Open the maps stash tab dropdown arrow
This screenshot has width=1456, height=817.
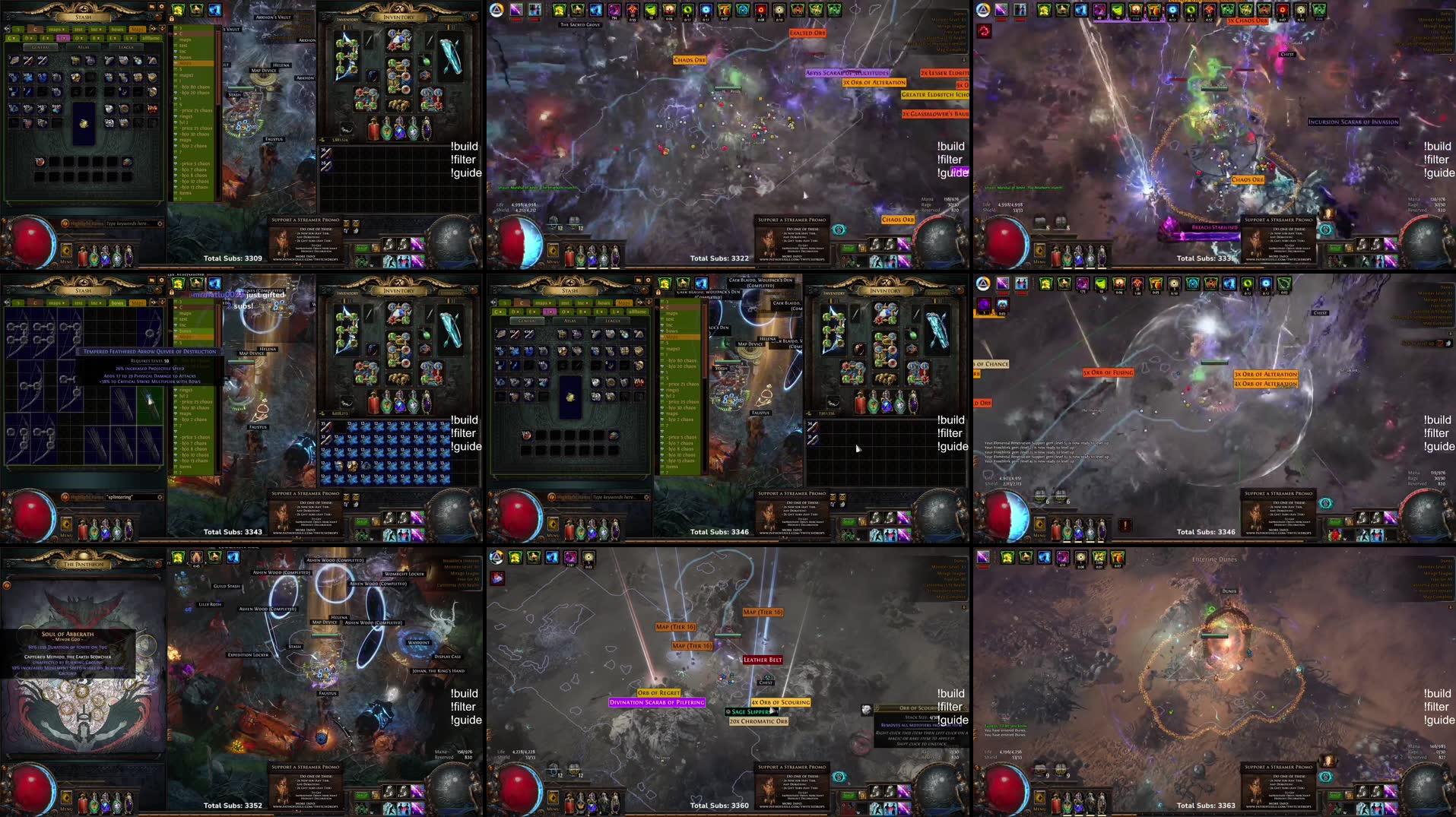click(x=63, y=29)
